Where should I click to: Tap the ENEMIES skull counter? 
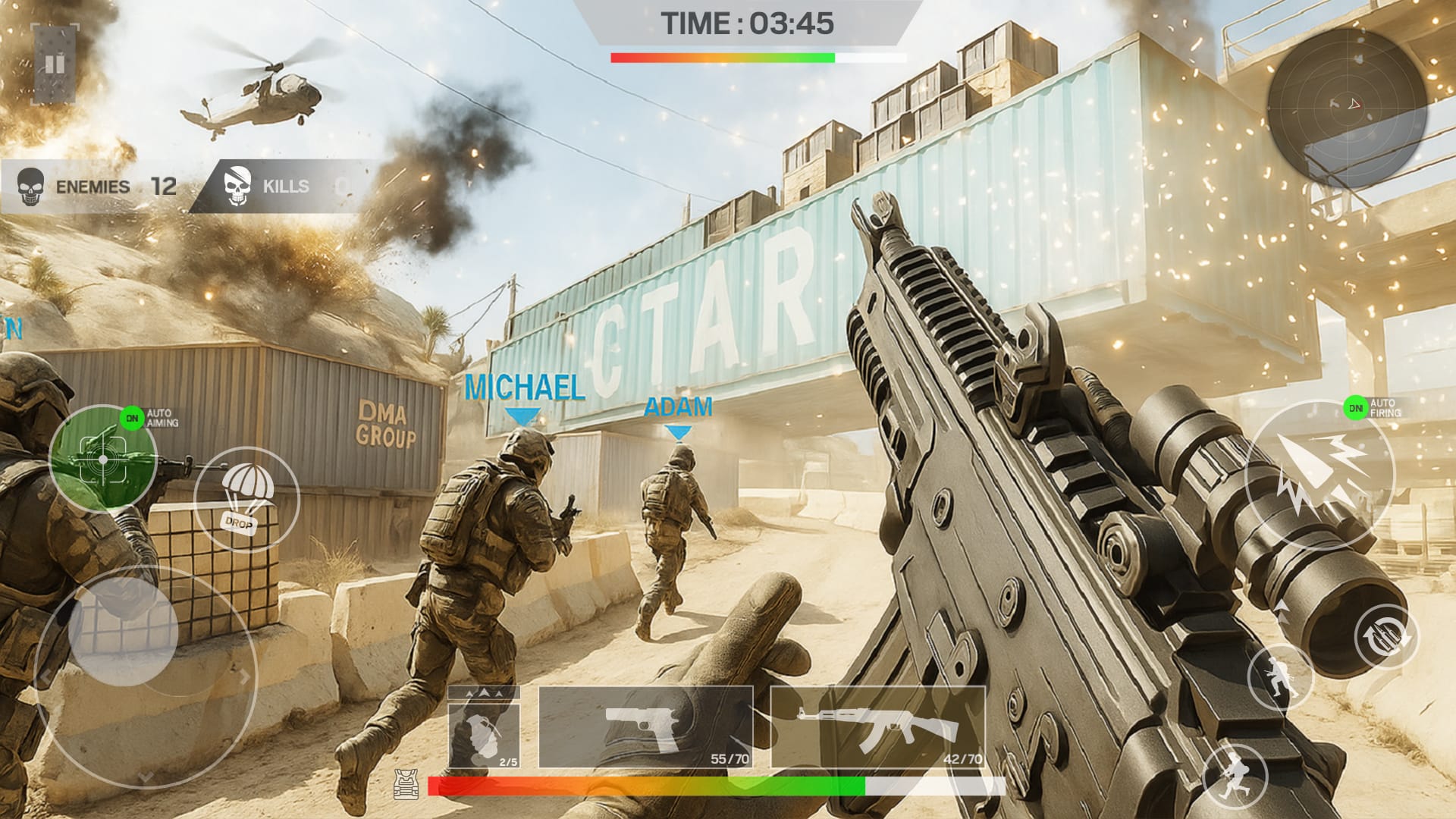[x=91, y=187]
